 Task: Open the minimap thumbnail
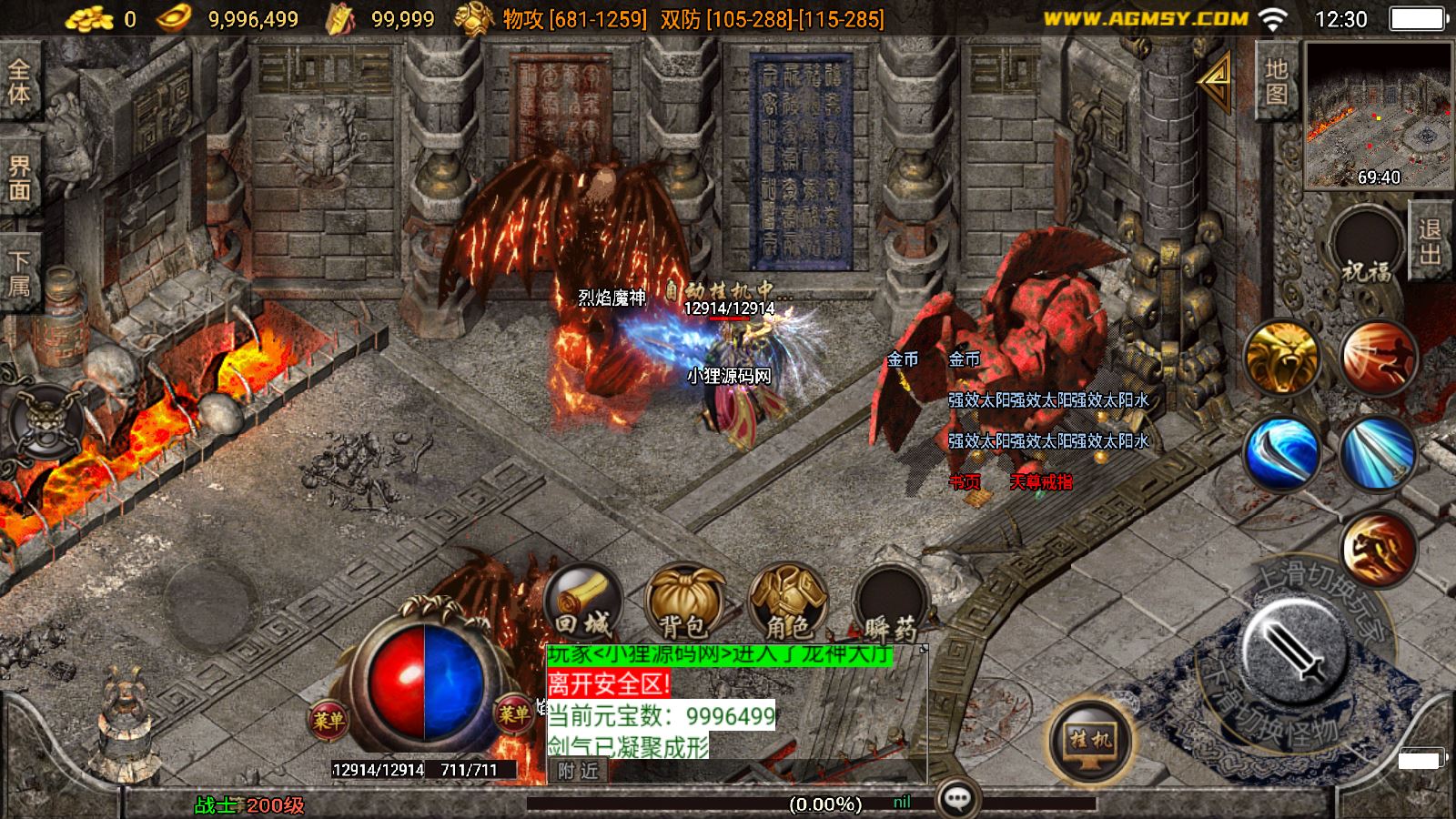[x=1379, y=115]
